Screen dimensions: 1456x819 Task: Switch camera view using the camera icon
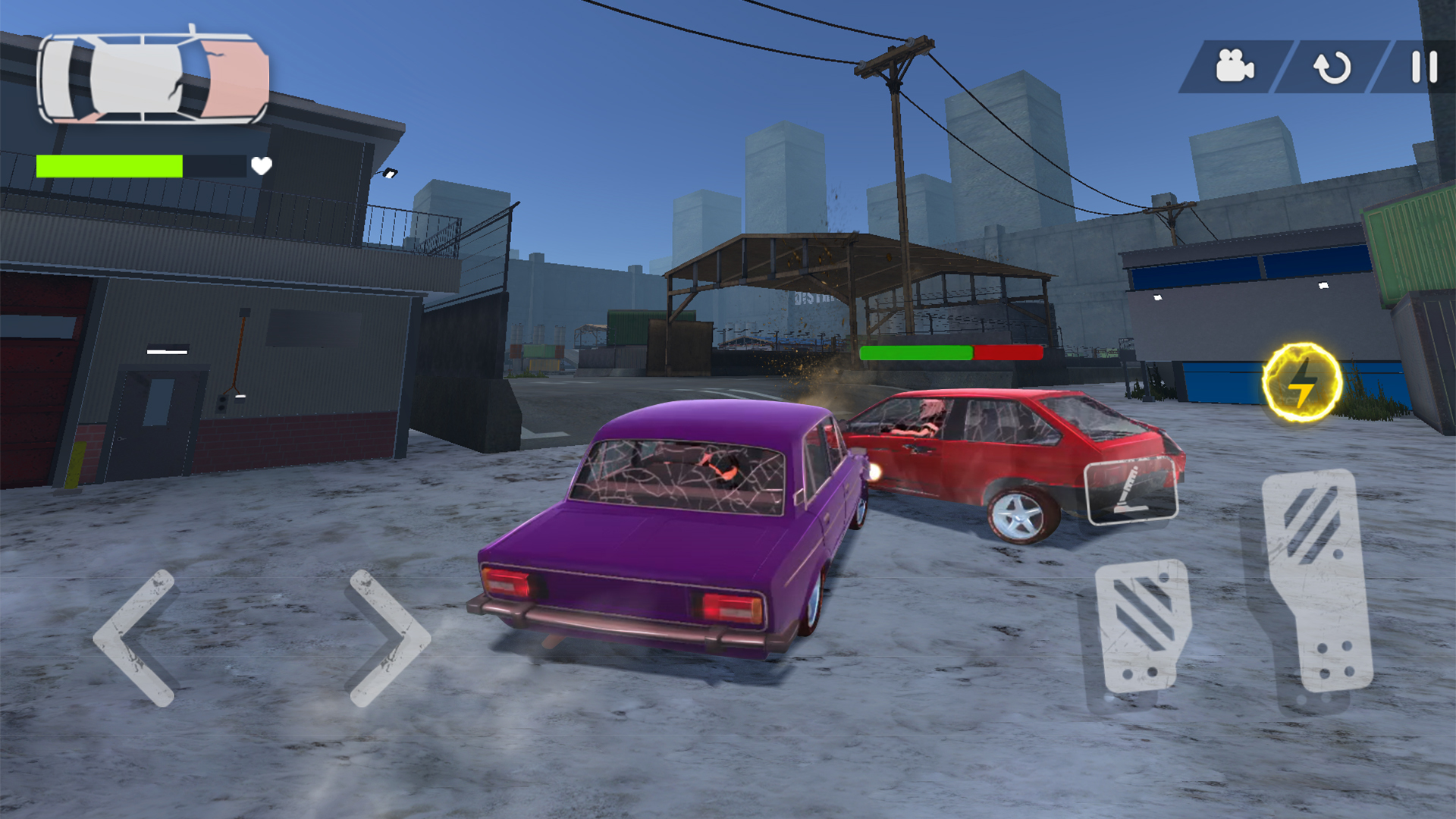1235,67
